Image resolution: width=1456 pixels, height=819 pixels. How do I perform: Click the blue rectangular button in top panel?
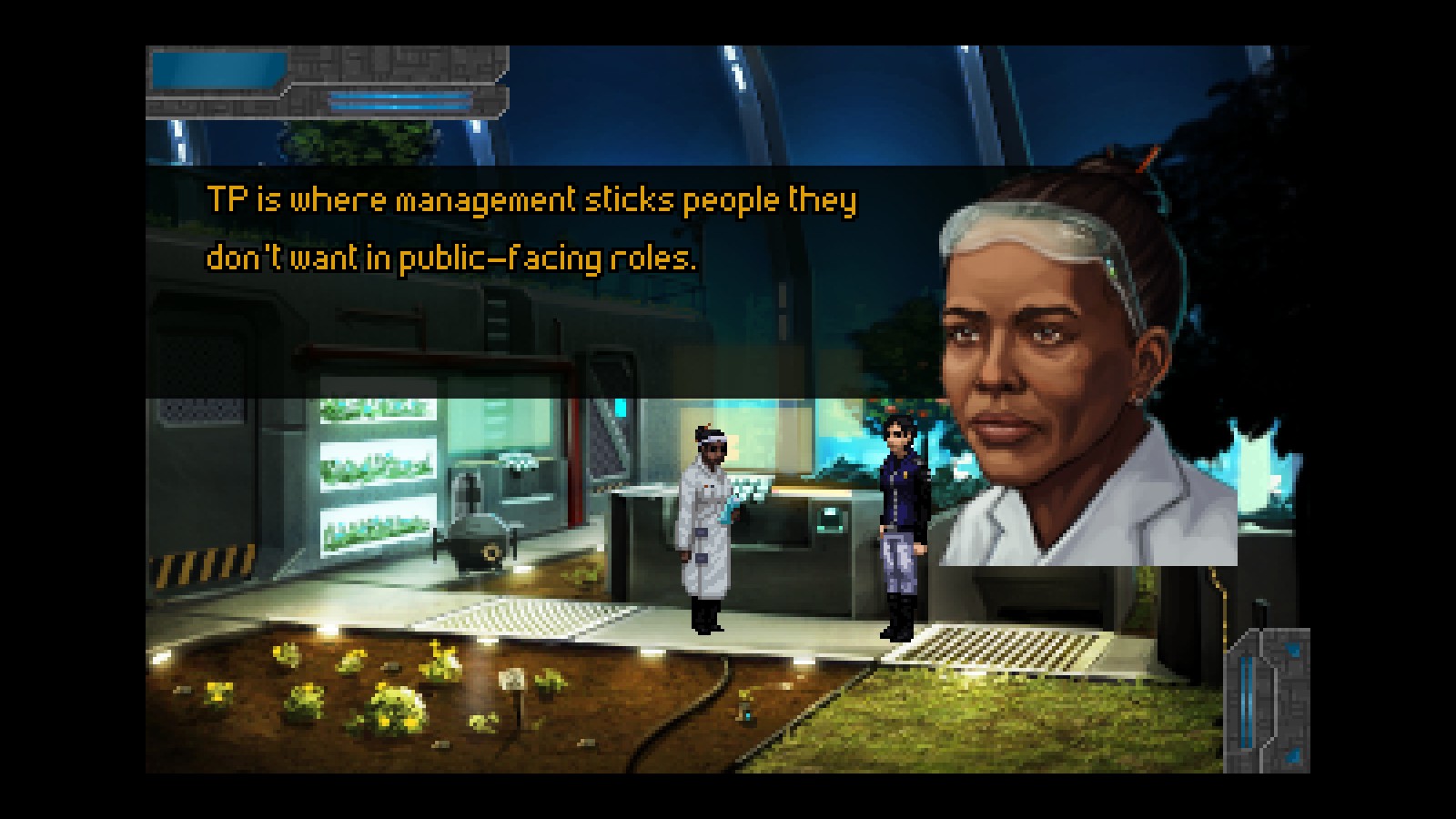pyautogui.click(x=218, y=70)
